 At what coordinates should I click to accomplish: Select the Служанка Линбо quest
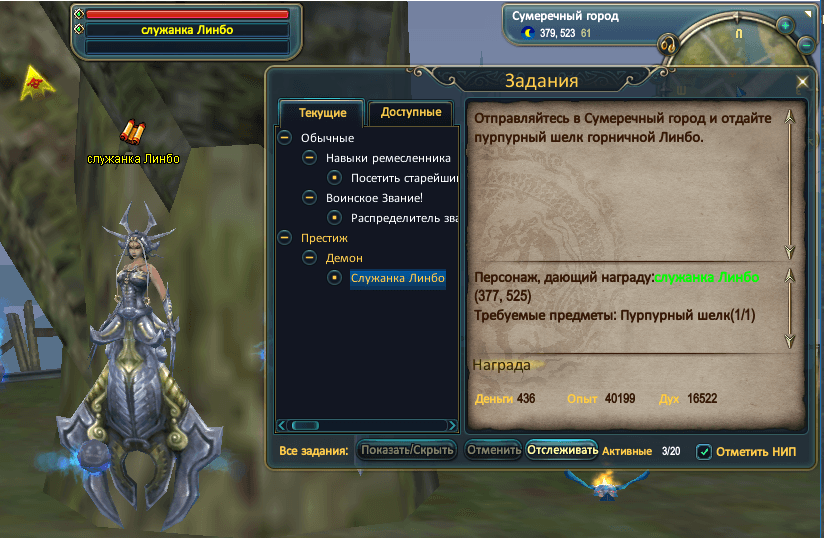pyautogui.click(x=397, y=278)
